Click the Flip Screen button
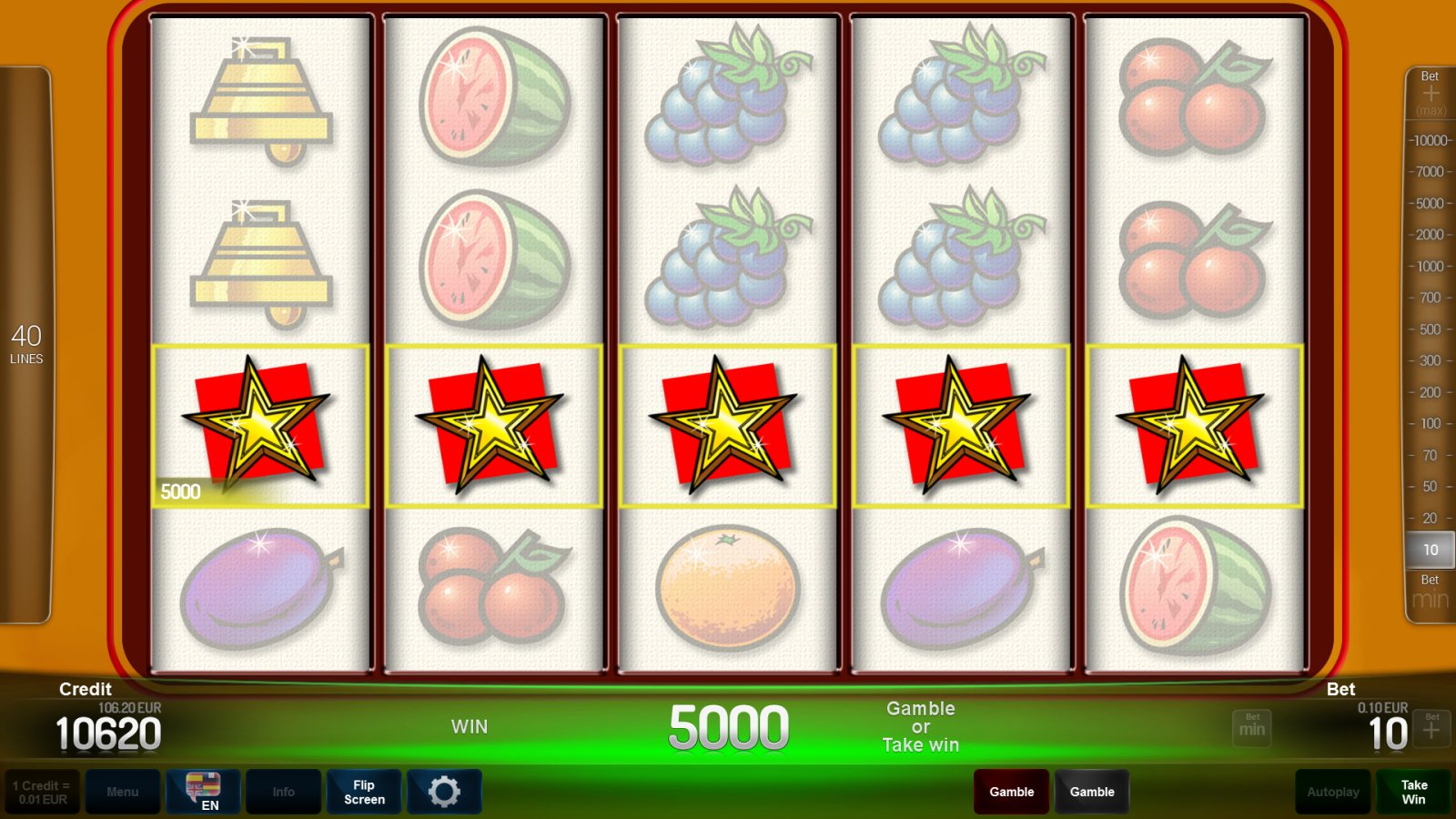 coord(364,792)
